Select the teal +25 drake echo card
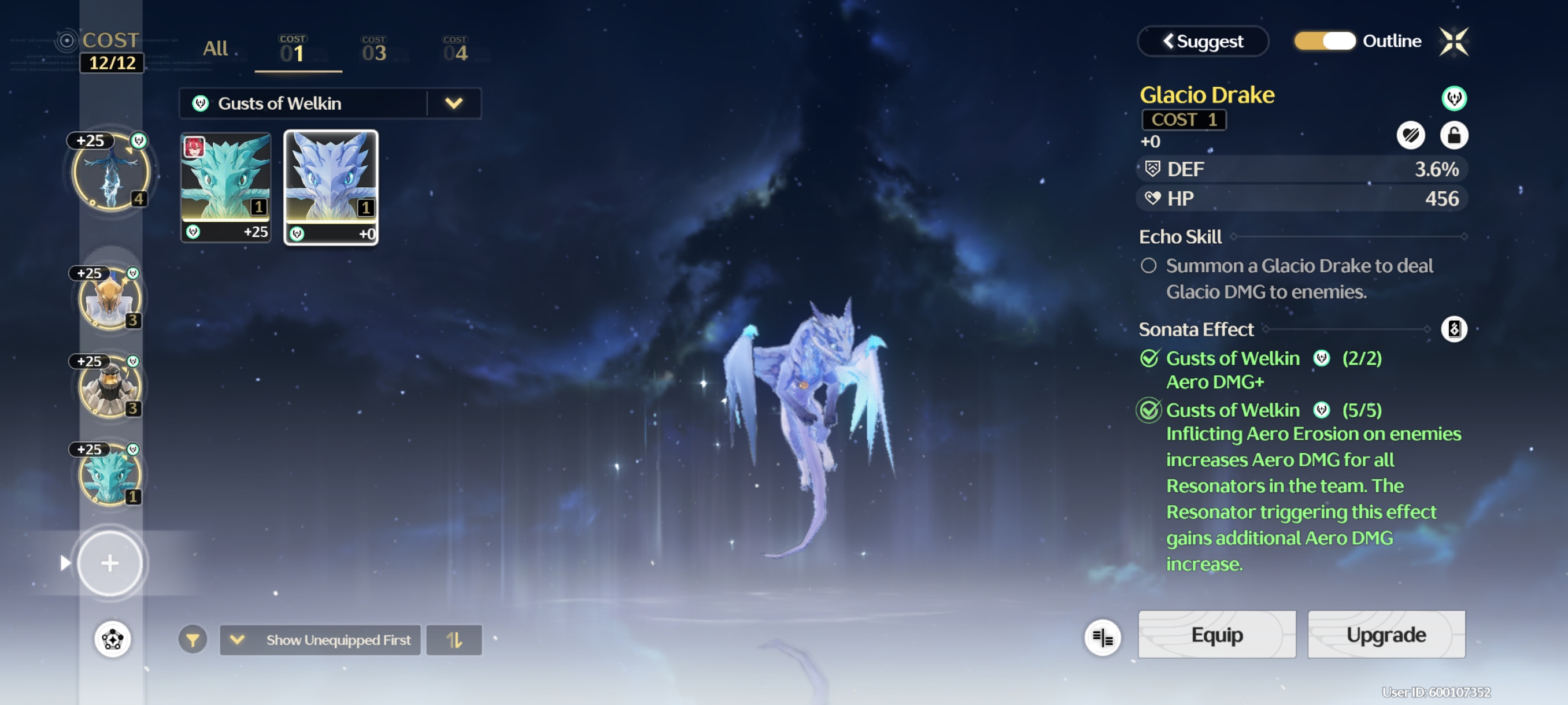The width and height of the screenshot is (1568, 705). coord(226,187)
